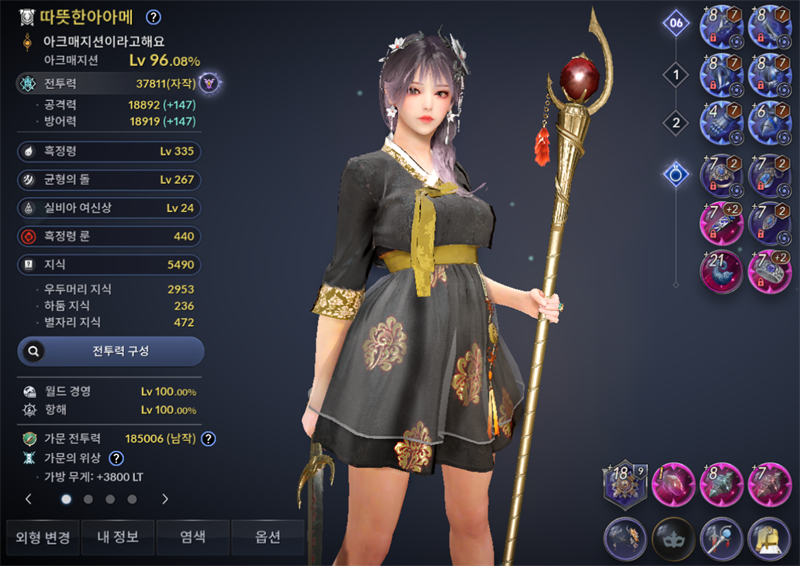Click the 외형 변경 button
800x566 pixels.
[x=42, y=538]
